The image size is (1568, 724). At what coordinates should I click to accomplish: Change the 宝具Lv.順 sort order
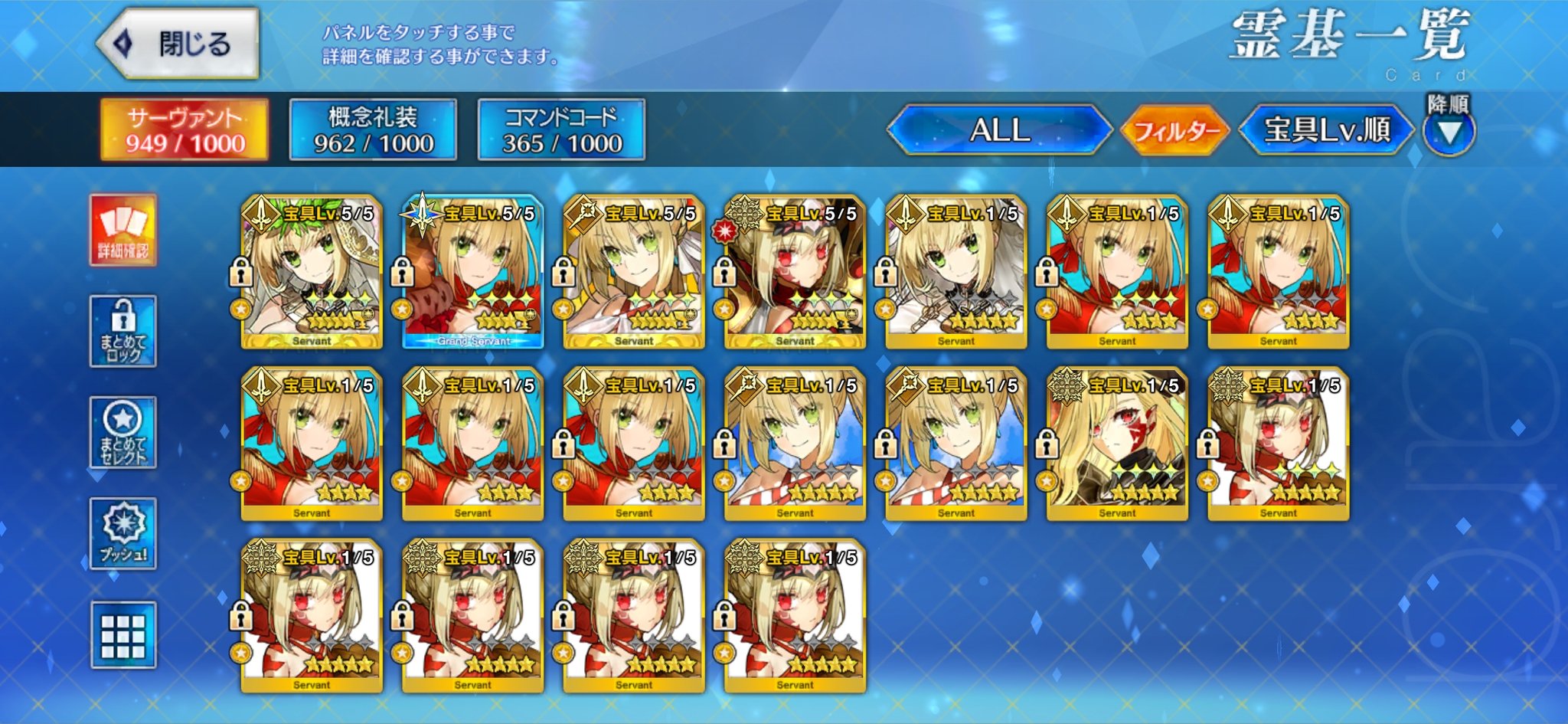pyautogui.click(x=1326, y=130)
